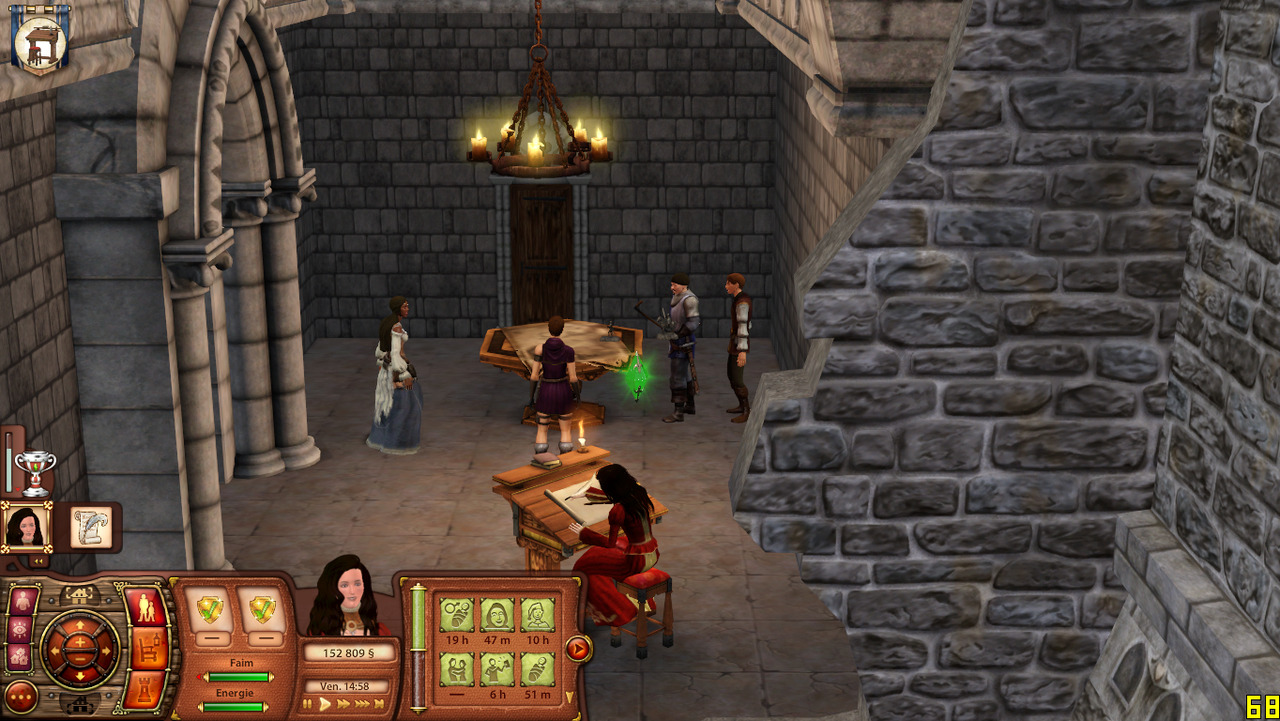The image size is (1280, 721).
Task: Select the hero portrait with gold frame
Action: coord(26,525)
